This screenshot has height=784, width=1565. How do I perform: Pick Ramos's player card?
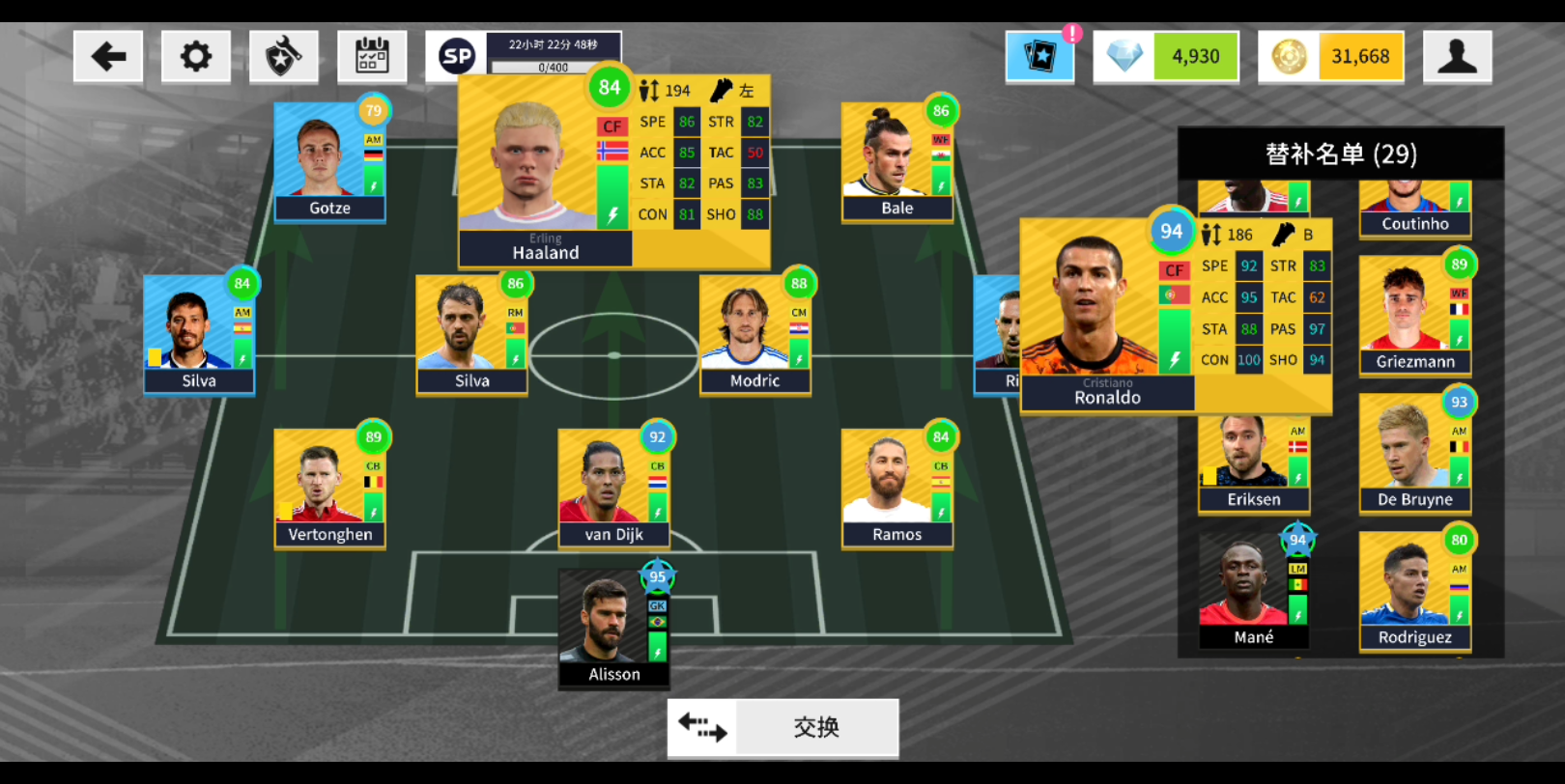click(896, 489)
